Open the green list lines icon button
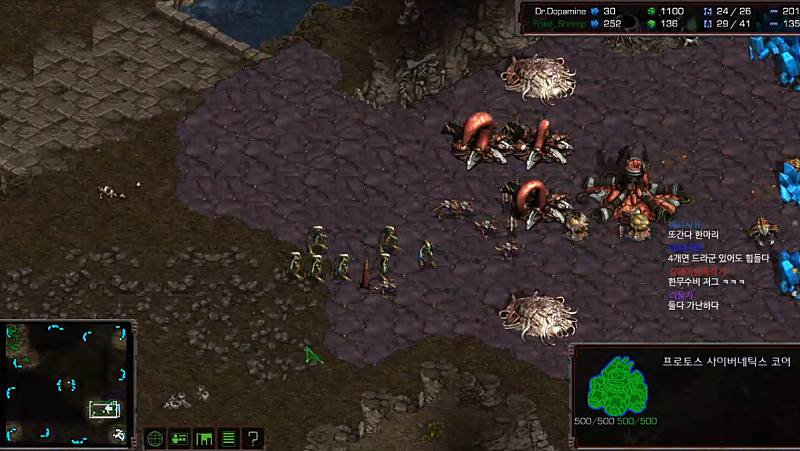The image size is (800, 451). (229, 438)
